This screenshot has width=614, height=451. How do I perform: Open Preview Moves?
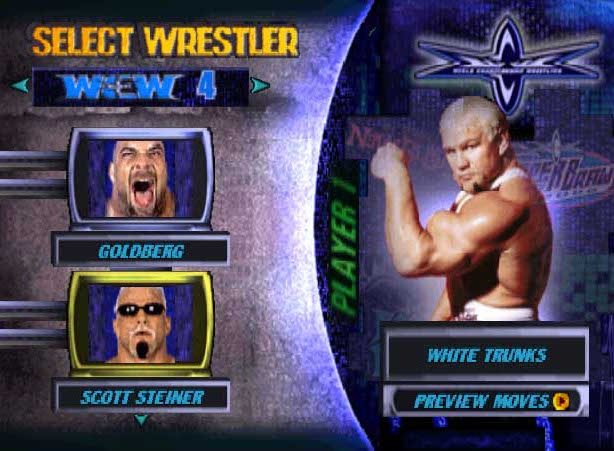point(486,401)
